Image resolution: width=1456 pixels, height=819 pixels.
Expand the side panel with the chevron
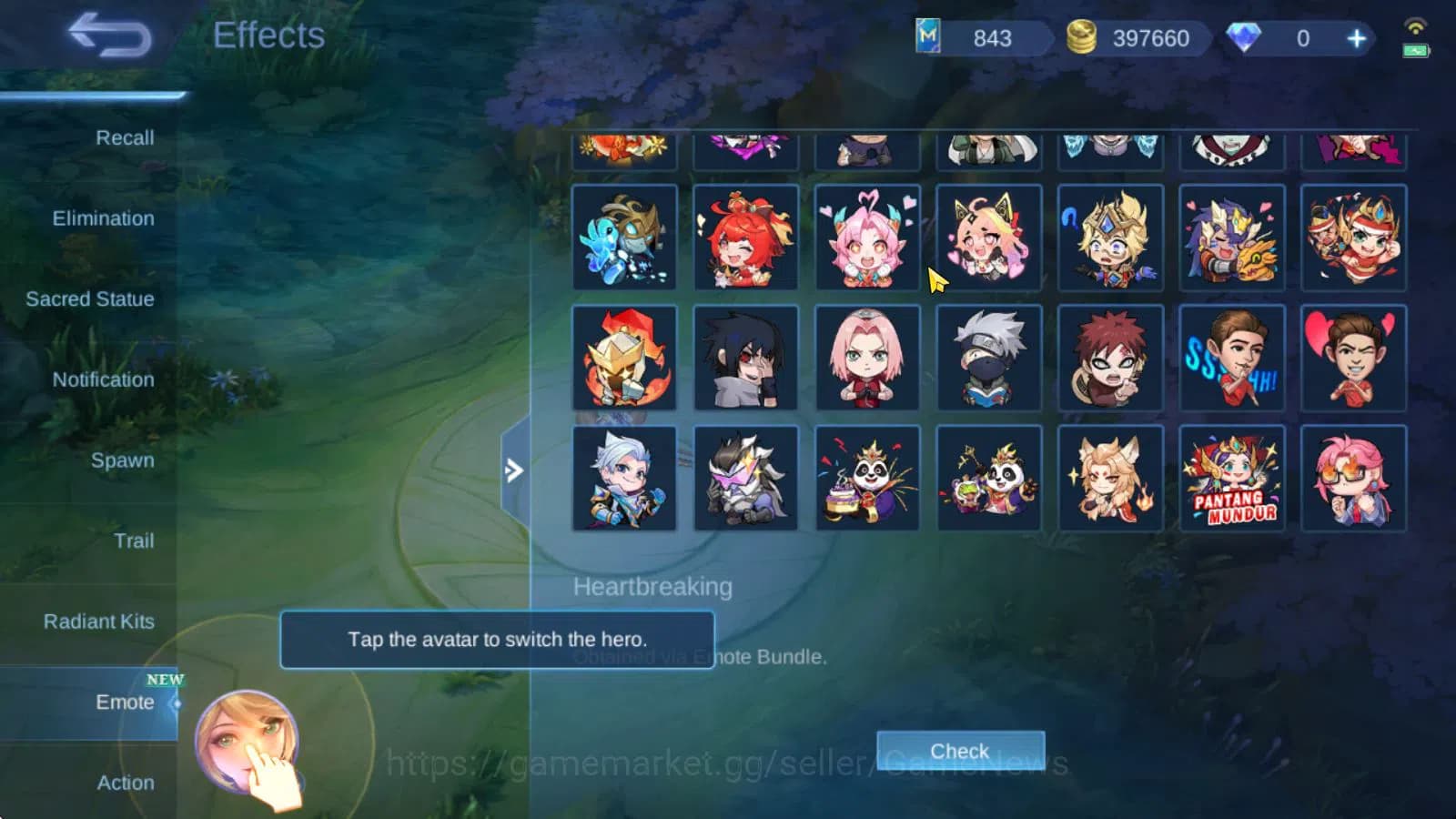point(514,470)
